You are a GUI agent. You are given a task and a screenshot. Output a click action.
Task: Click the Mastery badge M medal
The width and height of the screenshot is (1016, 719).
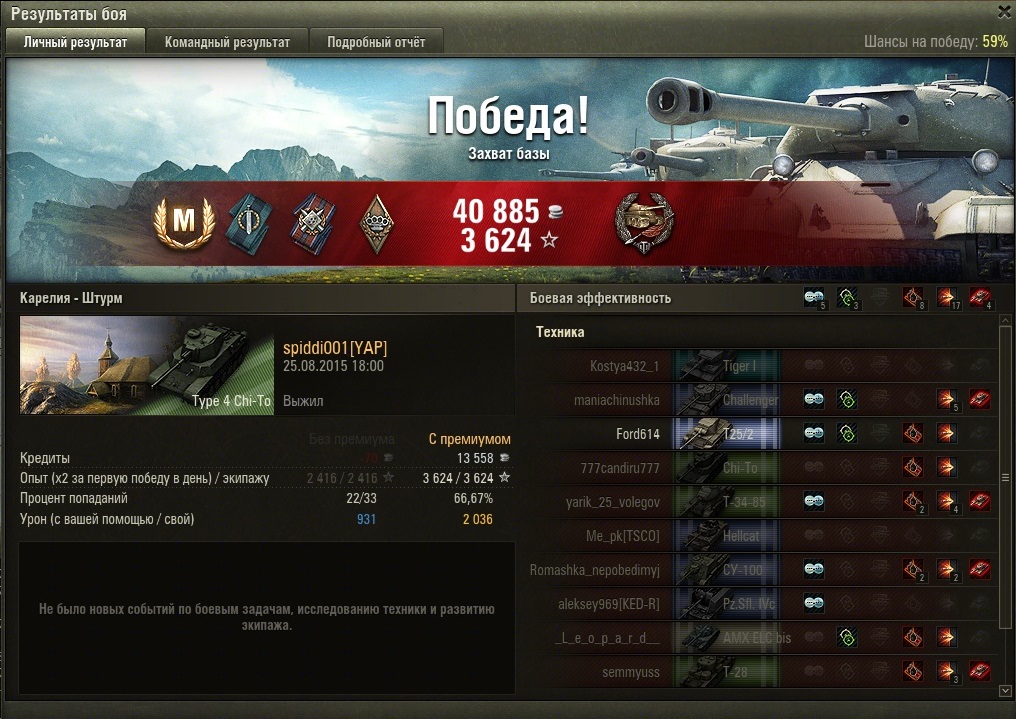(x=185, y=224)
